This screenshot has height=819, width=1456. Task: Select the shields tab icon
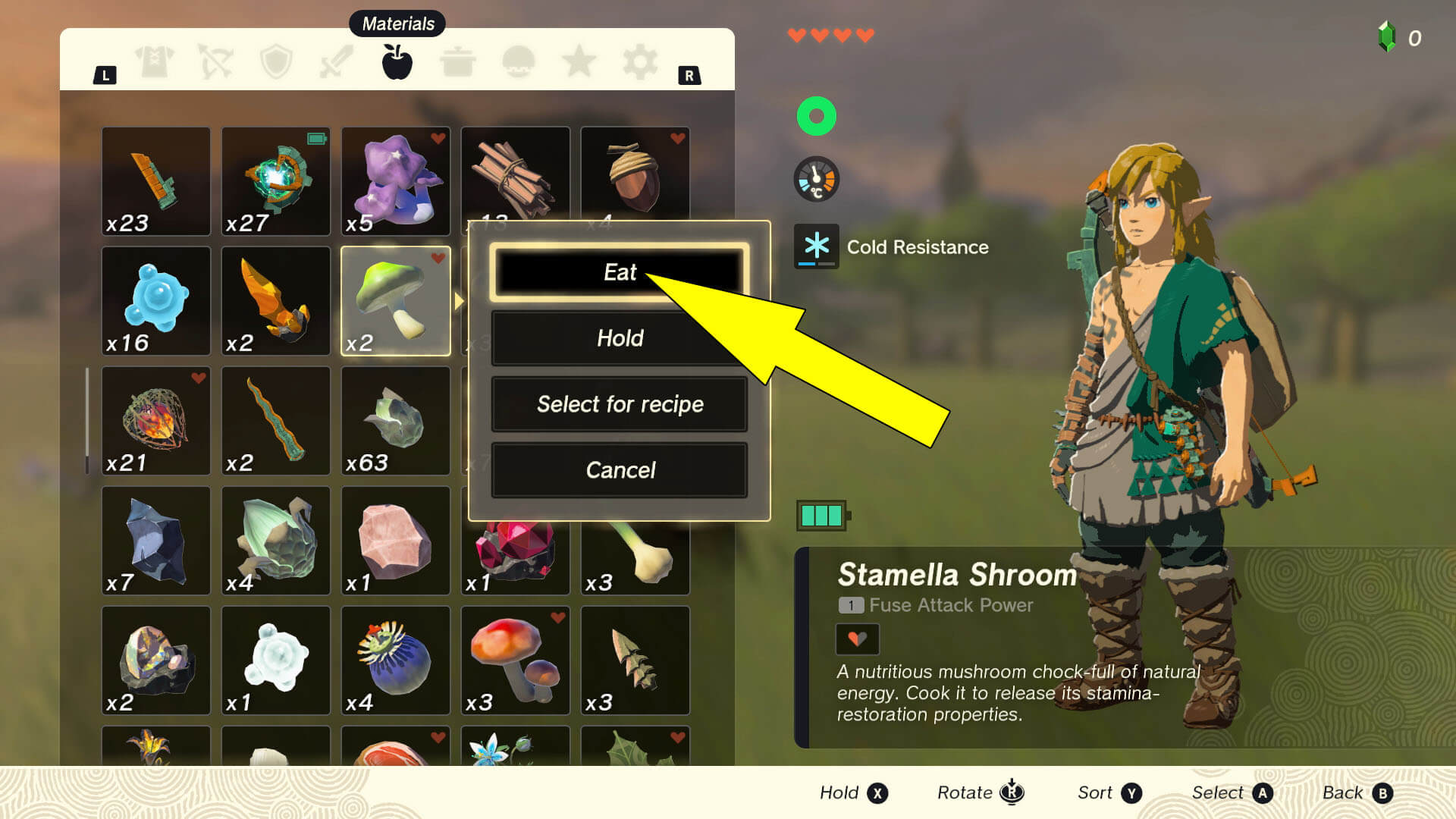click(x=276, y=62)
